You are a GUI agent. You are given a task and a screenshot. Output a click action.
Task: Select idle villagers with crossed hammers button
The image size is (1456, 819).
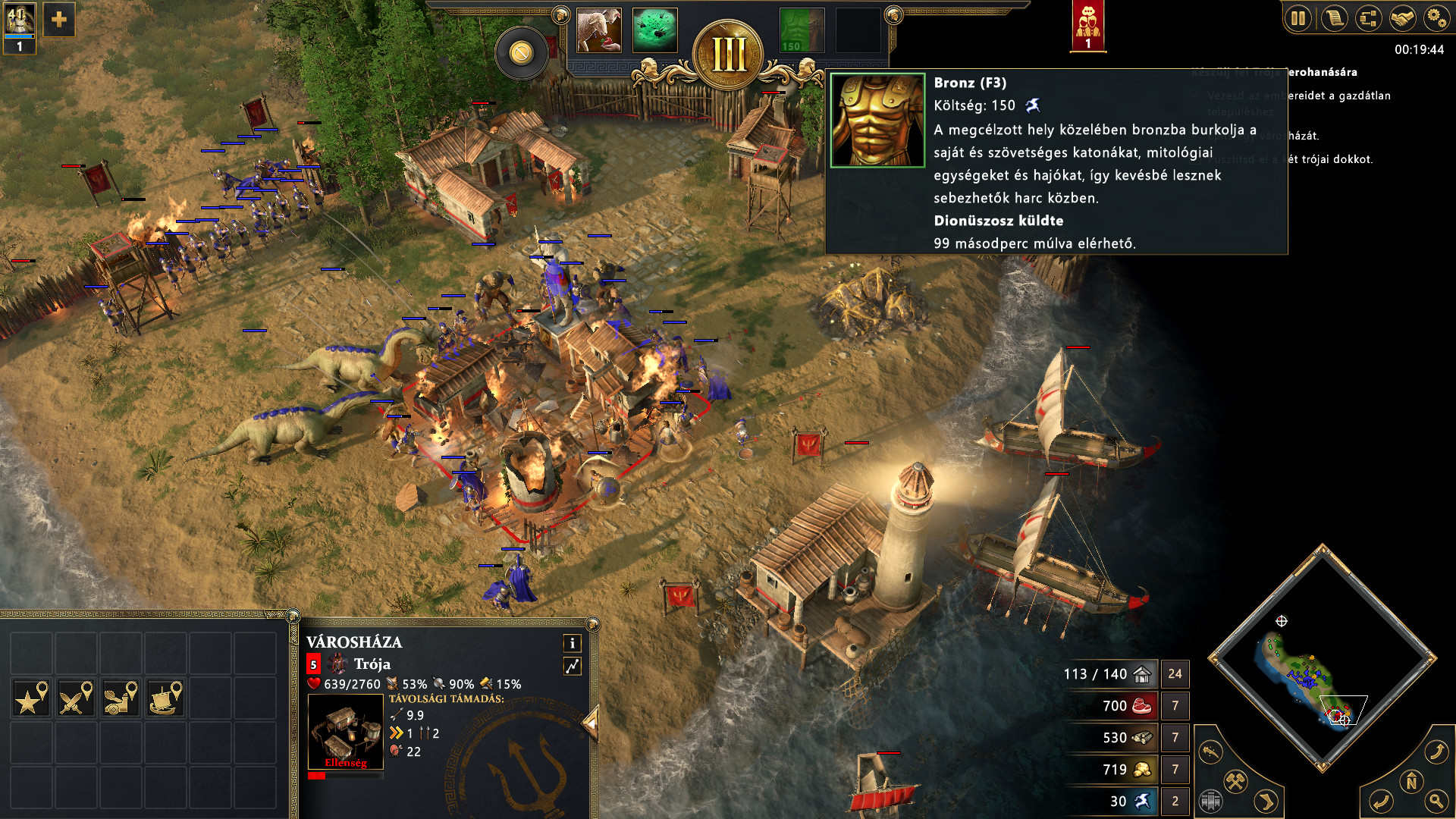[1236, 781]
